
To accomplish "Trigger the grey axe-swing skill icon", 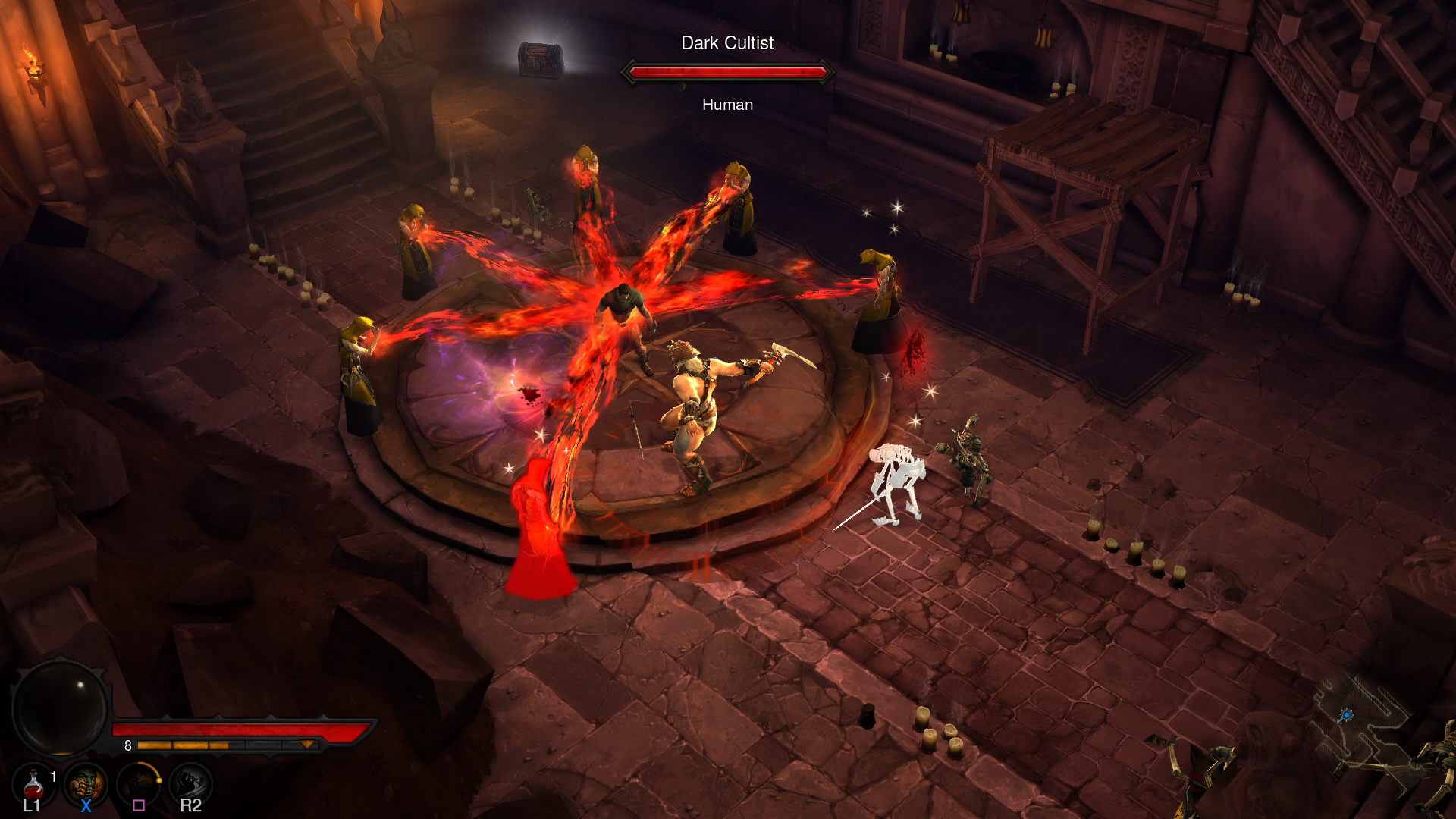I will tap(190, 784).
